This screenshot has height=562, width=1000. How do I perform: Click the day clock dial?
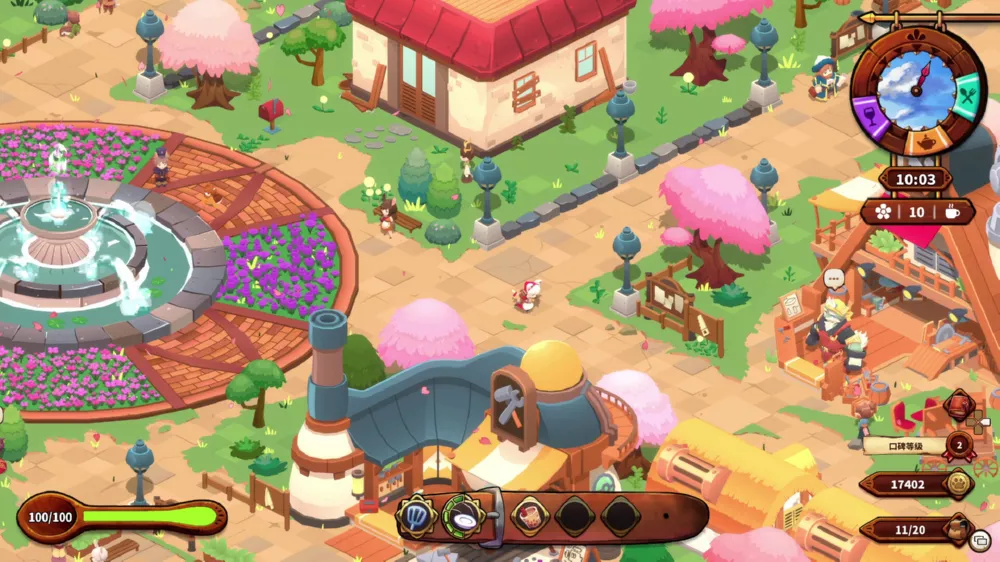(916, 86)
